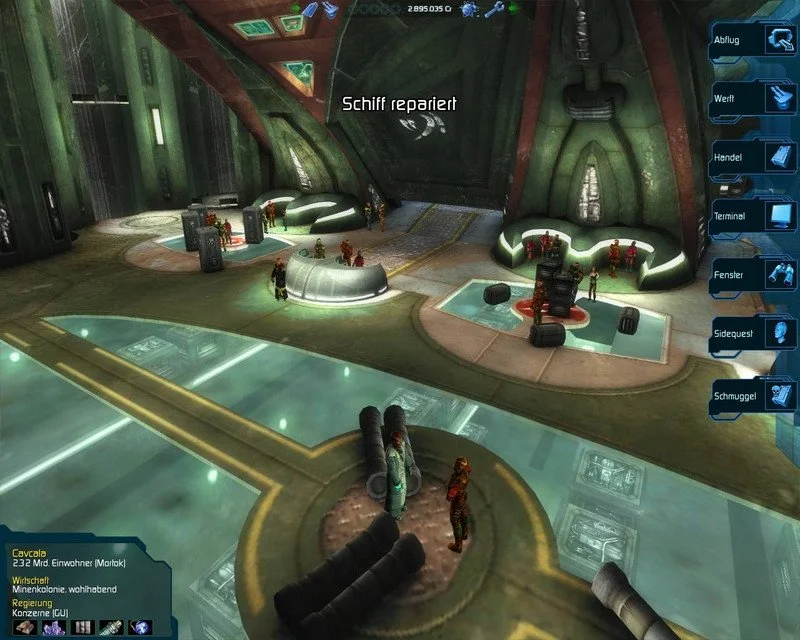Screen dimensions: 800x640
Task: Click the wrench repair icon in top bar
Action: point(493,10)
